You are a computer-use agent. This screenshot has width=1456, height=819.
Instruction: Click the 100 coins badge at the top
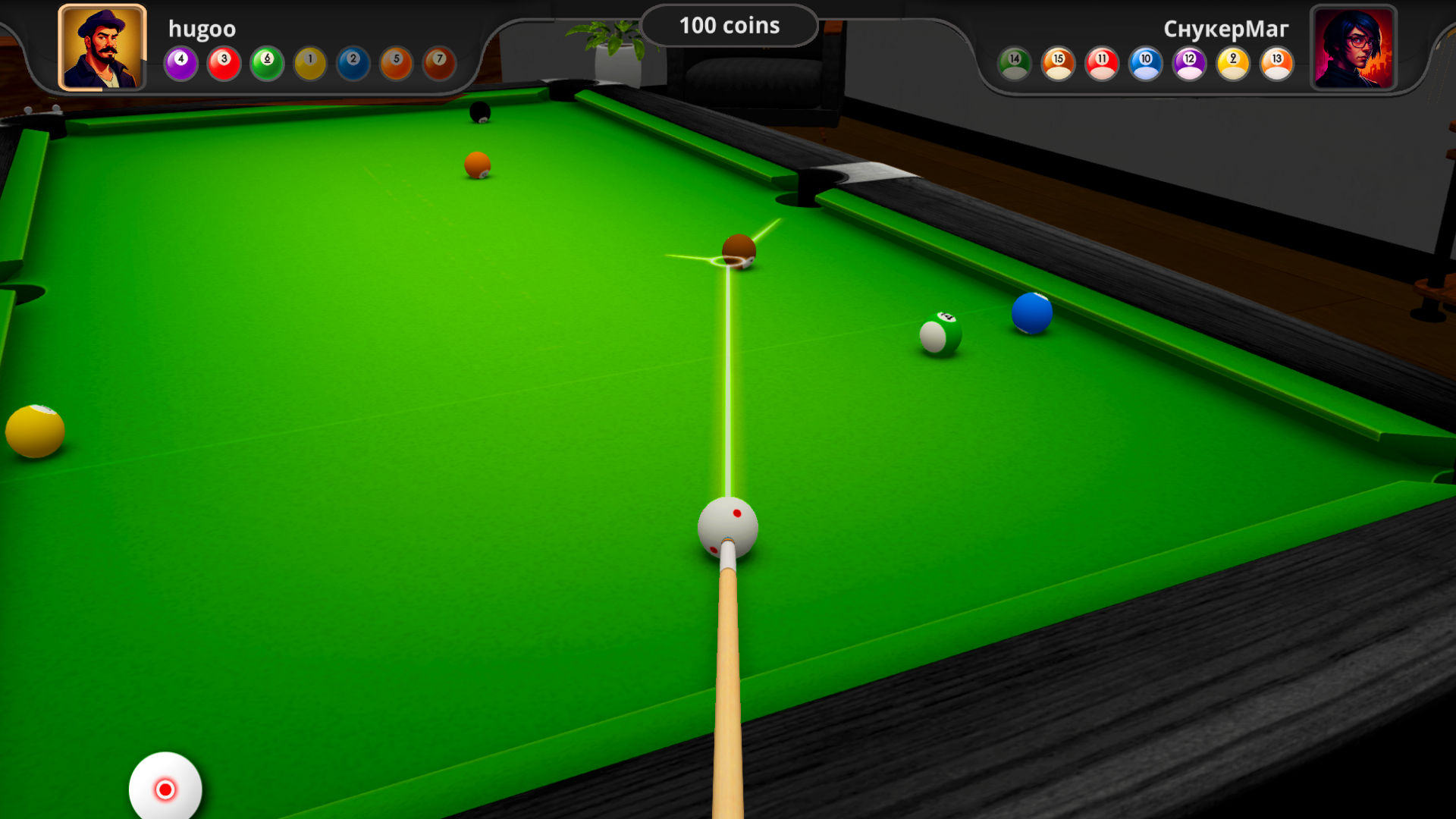729,25
